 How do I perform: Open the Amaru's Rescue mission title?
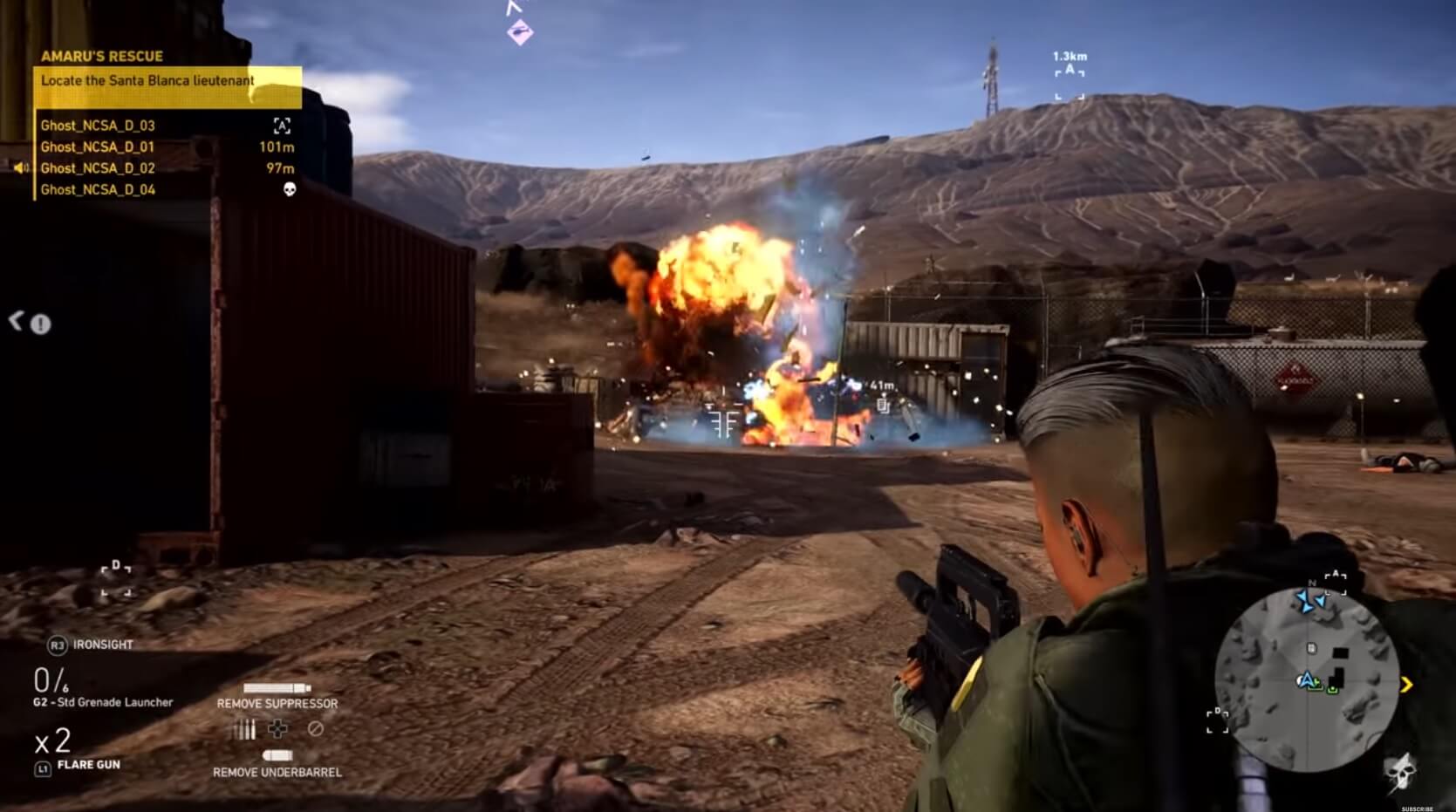tap(101, 57)
